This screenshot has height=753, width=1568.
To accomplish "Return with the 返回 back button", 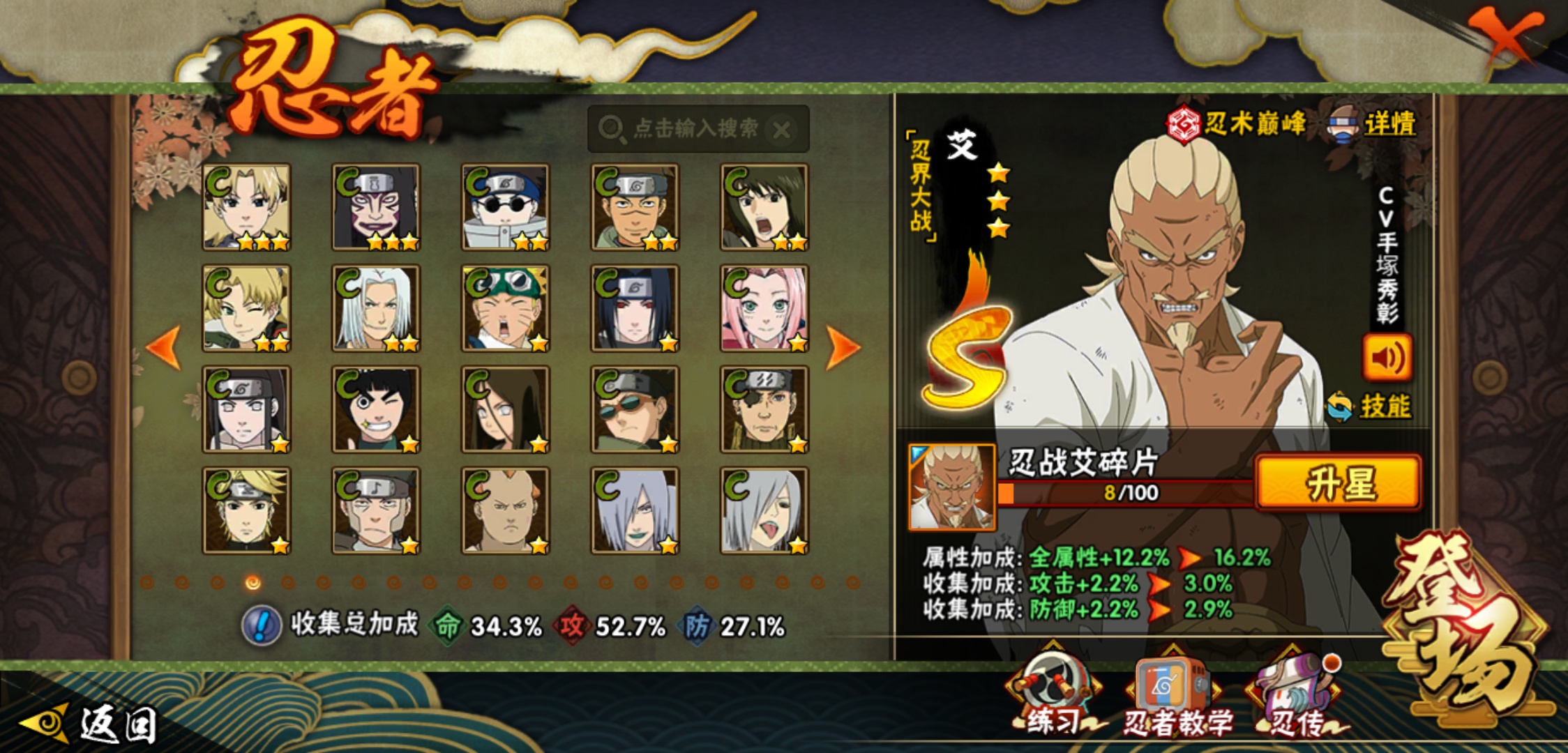I will [91, 724].
